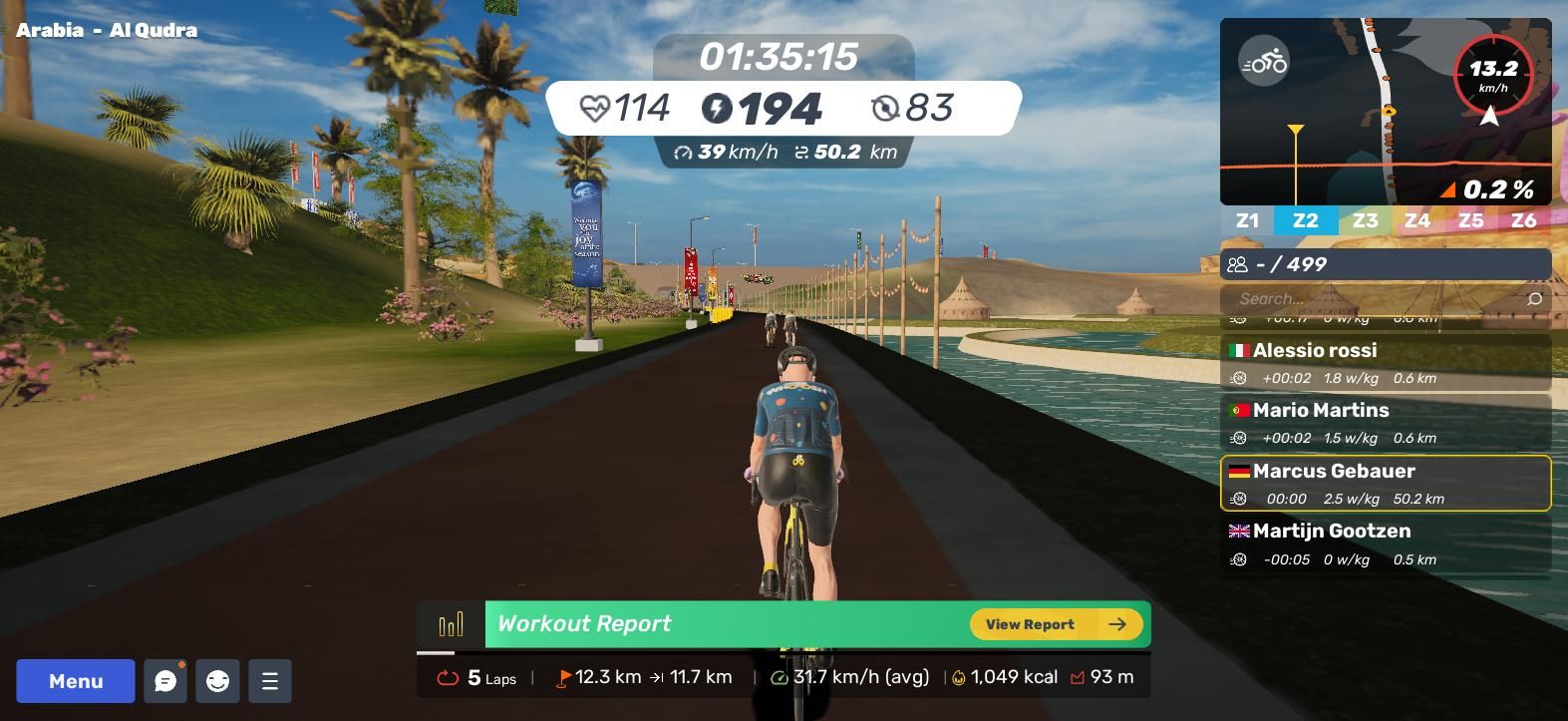Viewport: 1568px width, 721px height.
Task: Open the list options hamburger icon
Action: coord(269,681)
